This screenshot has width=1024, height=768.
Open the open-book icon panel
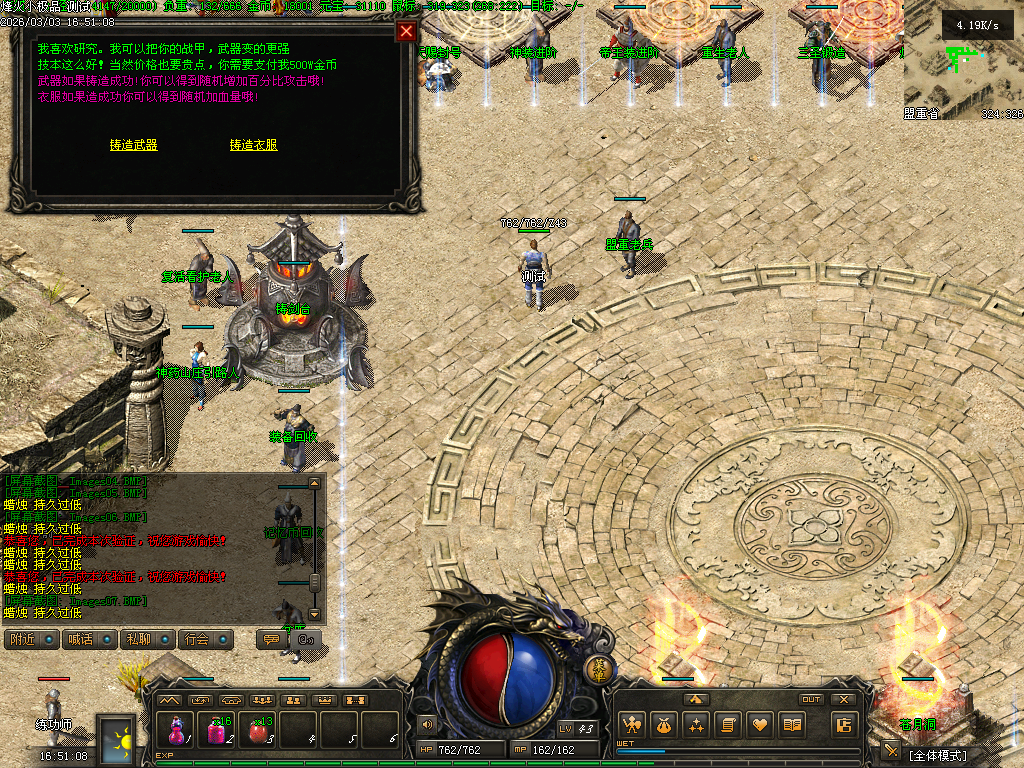pyautogui.click(x=792, y=725)
